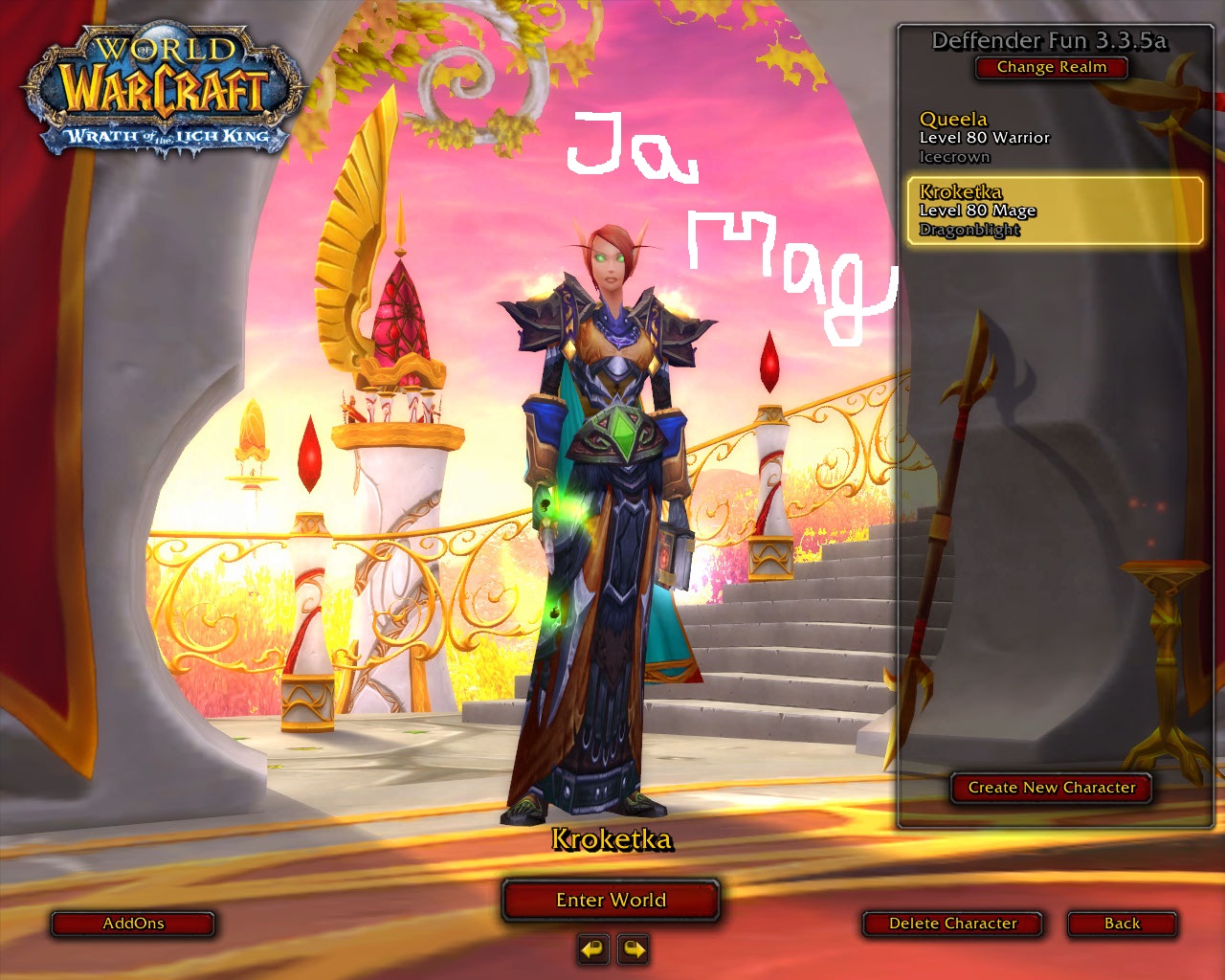This screenshot has height=980, width=1225.
Task: Open the Change Realm dialog
Action: (1051, 67)
